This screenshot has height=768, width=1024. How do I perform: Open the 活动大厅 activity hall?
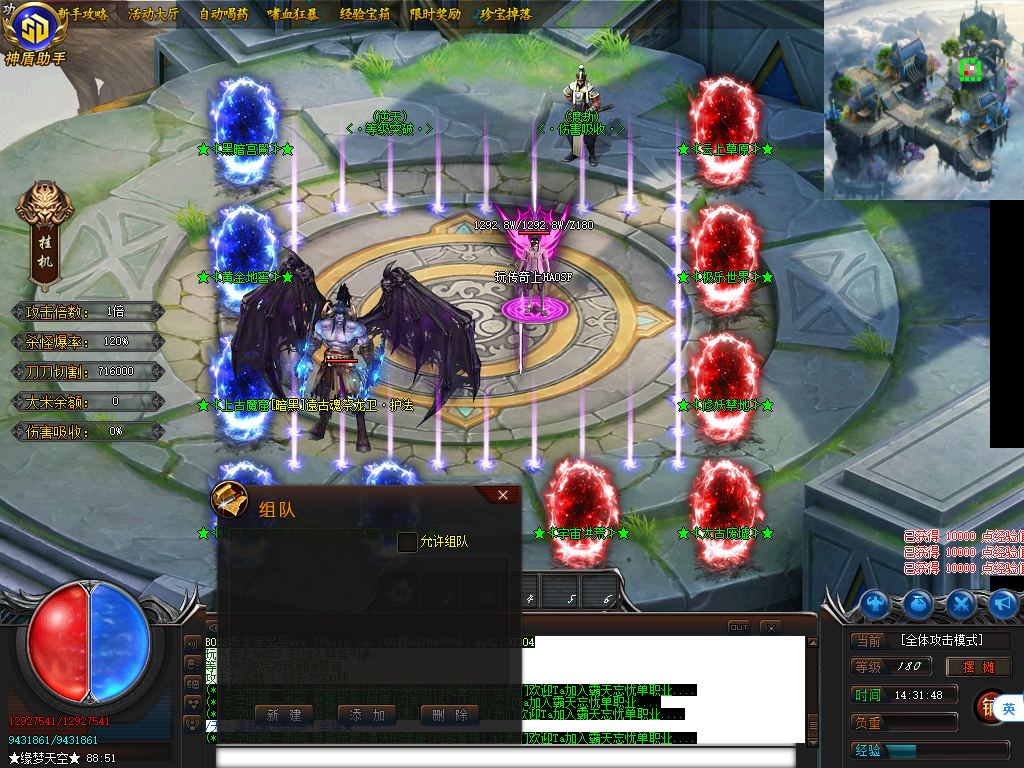click(x=153, y=14)
